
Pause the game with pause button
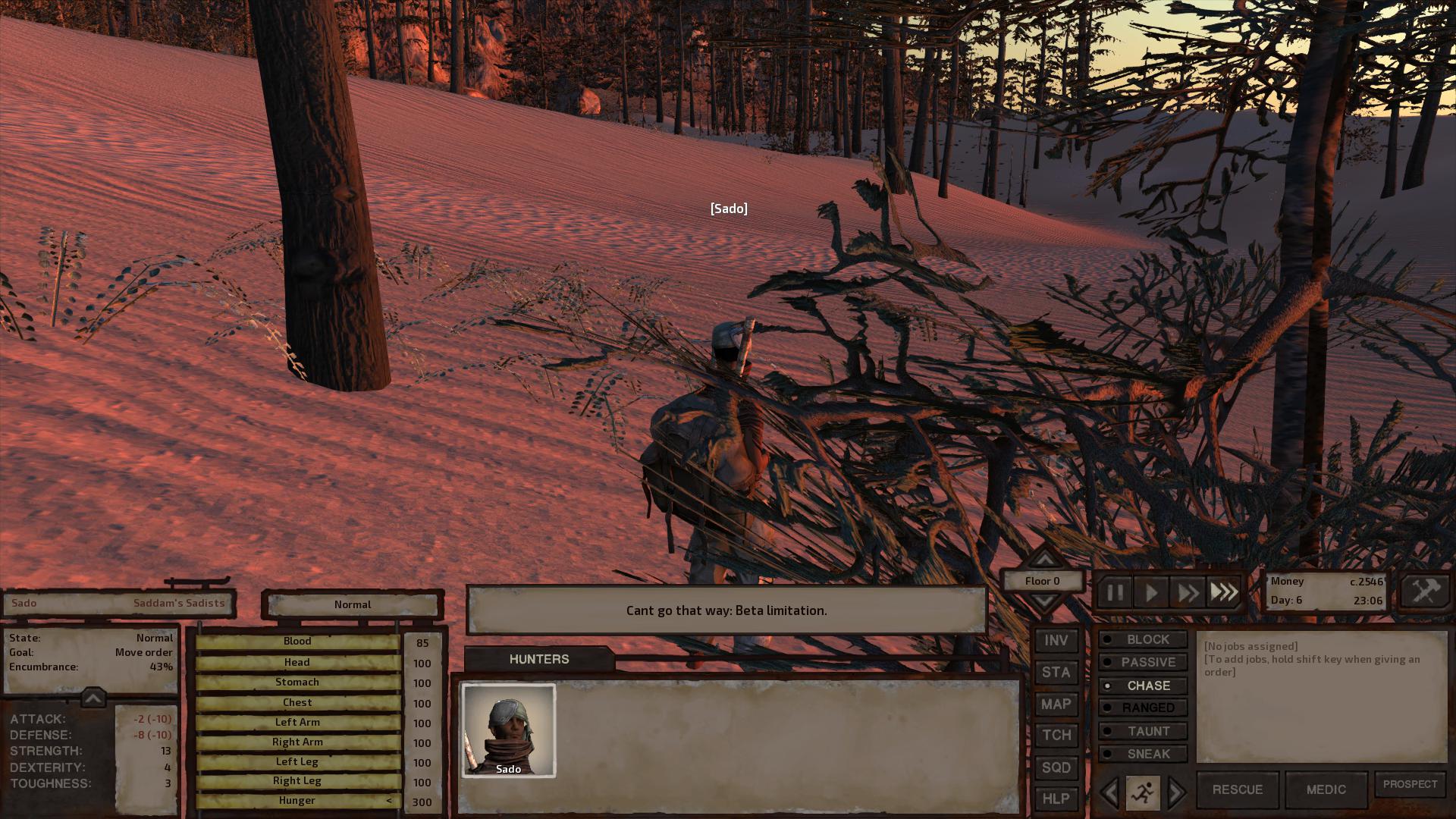[1115, 592]
